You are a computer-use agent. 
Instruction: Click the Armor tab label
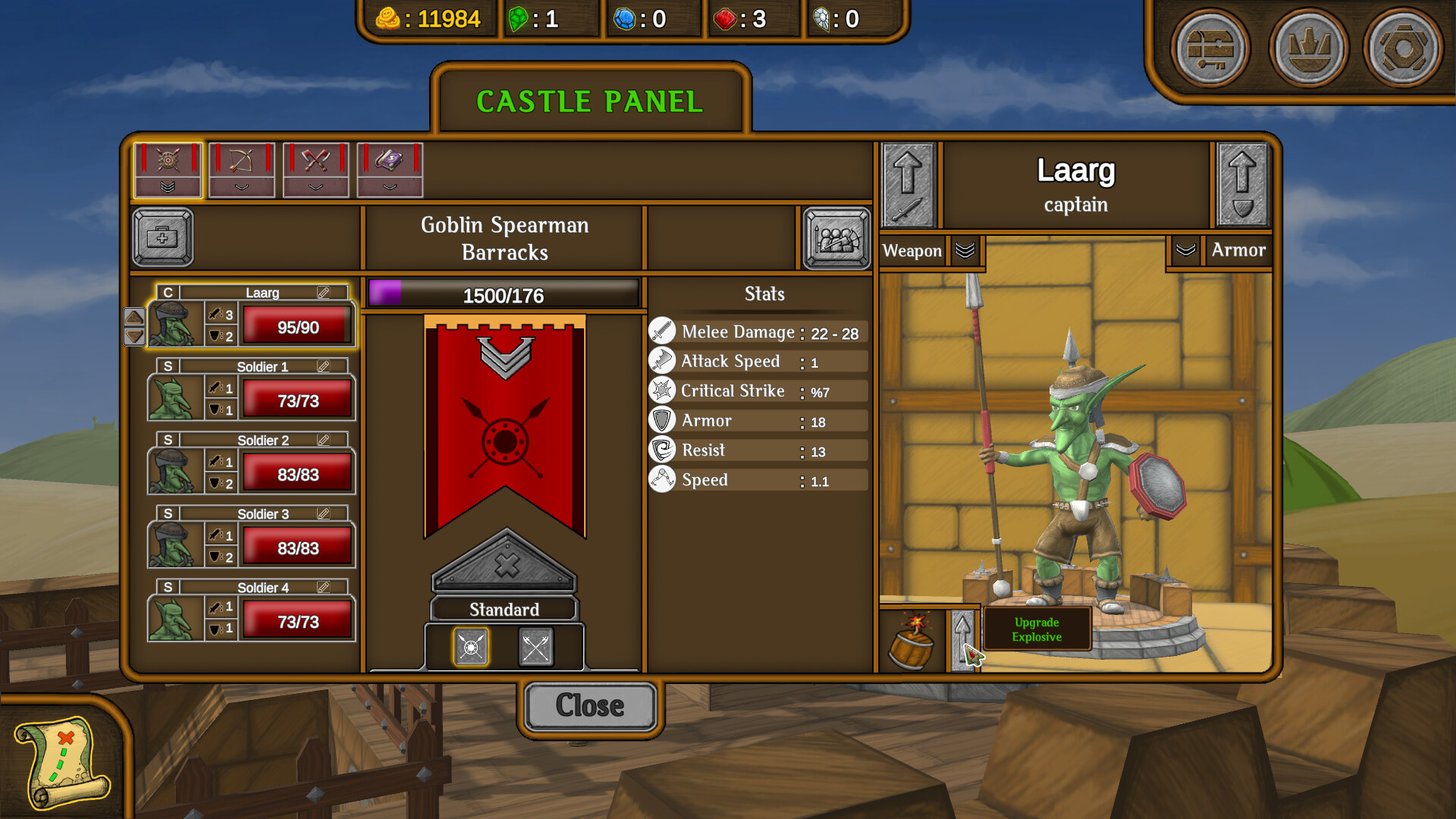pos(1239,250)
